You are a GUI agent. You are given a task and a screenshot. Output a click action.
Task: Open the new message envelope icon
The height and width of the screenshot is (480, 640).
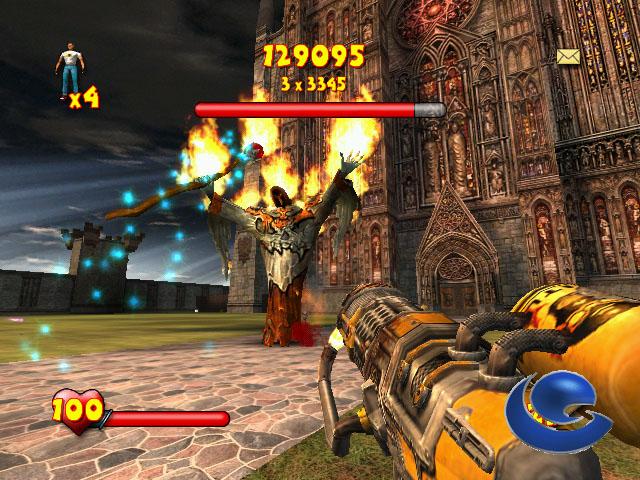coord(570,56)
